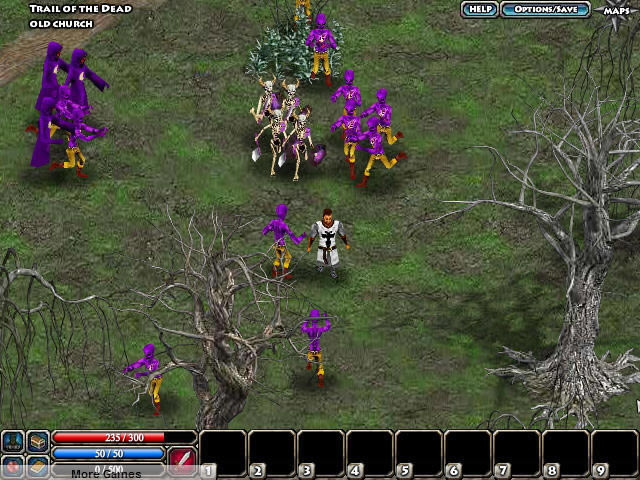The height and width of the screenshot is (480, 640).
Task: Choose hotbar slot number 5
Action: 418,452
